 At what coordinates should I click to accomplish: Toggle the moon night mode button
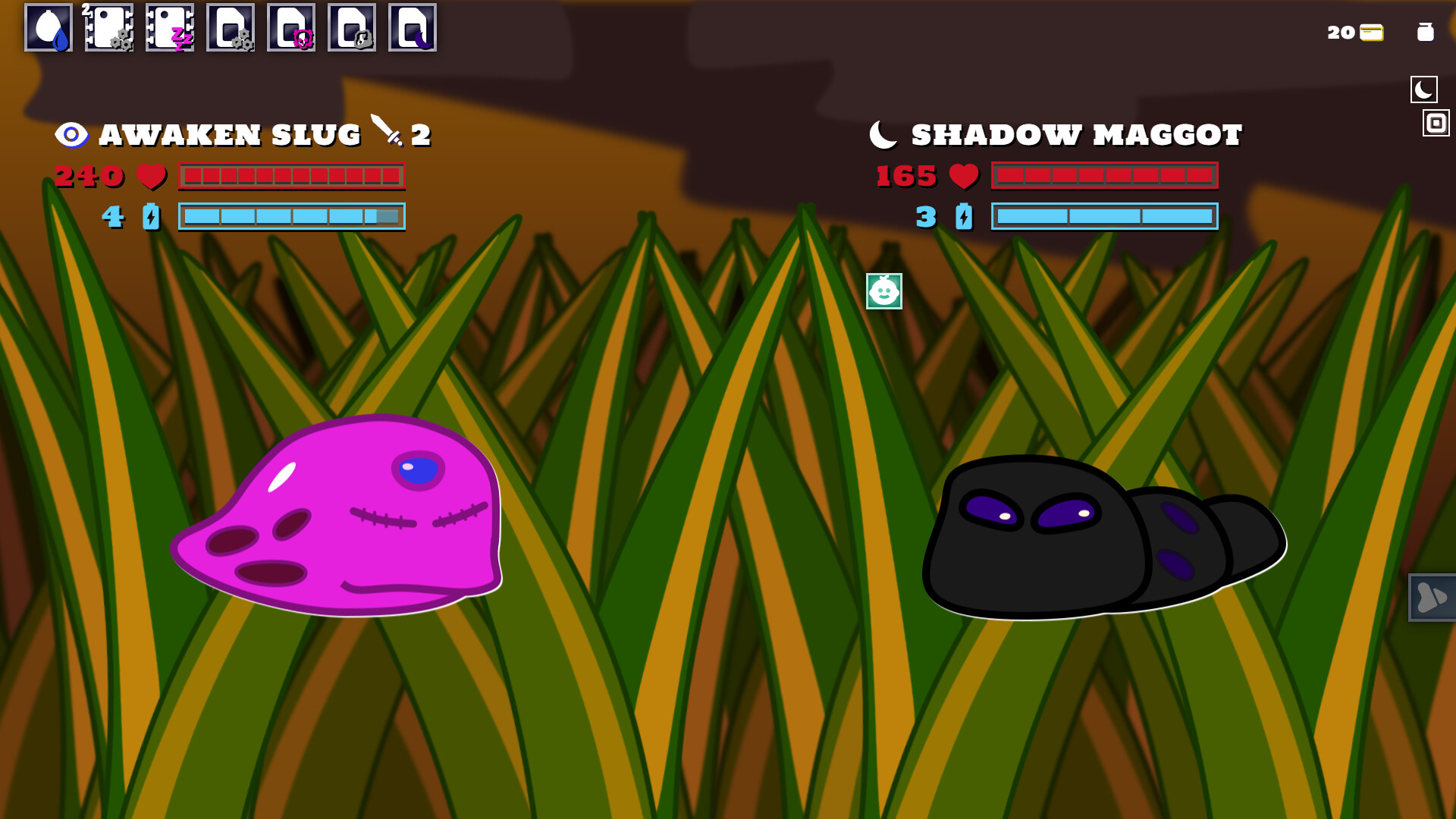click(x=1425, y=89)
